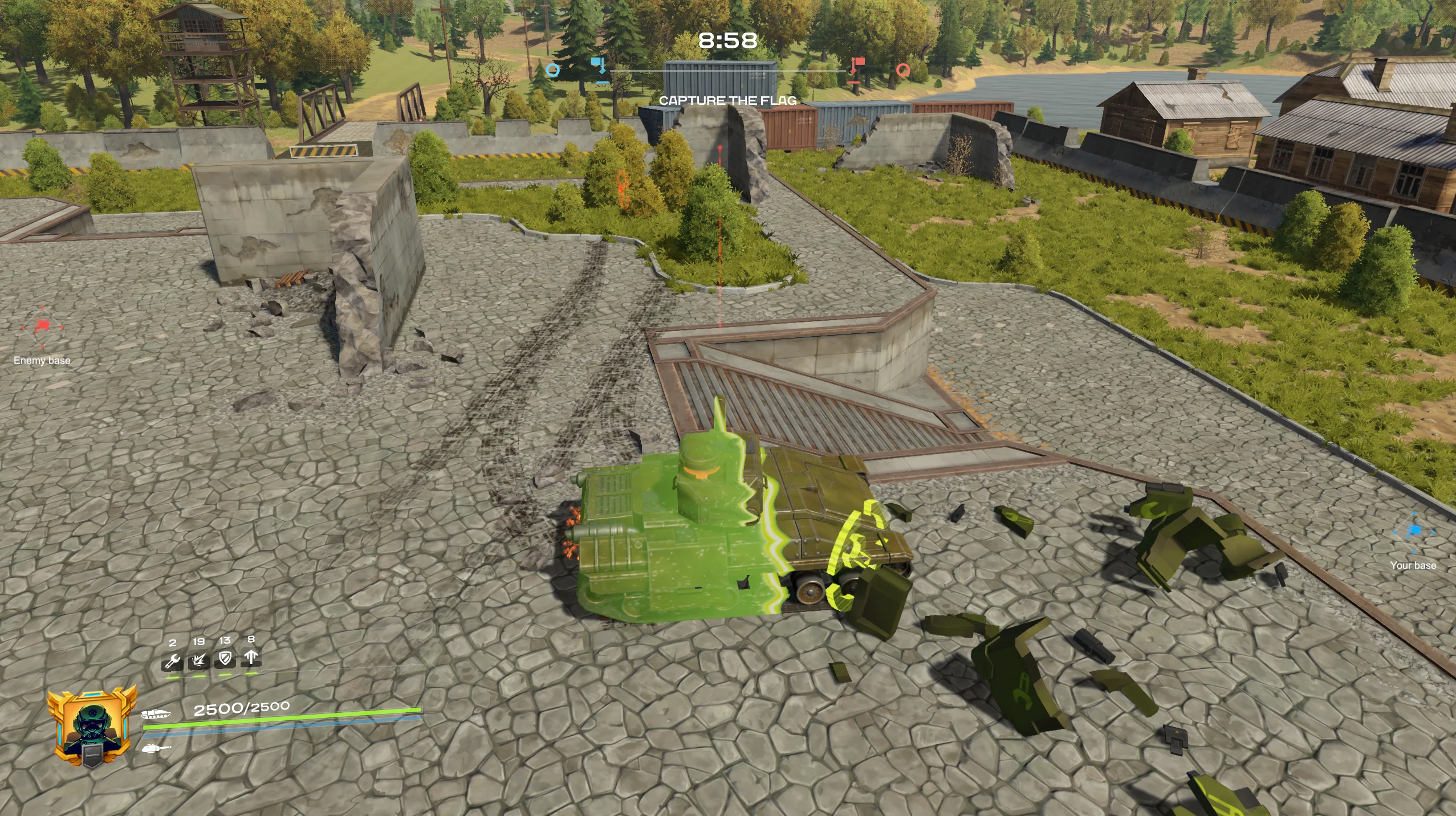Select the Enemy base flag marker
The width and height of the screenshot is (1456, 816).
coord(42,328)
